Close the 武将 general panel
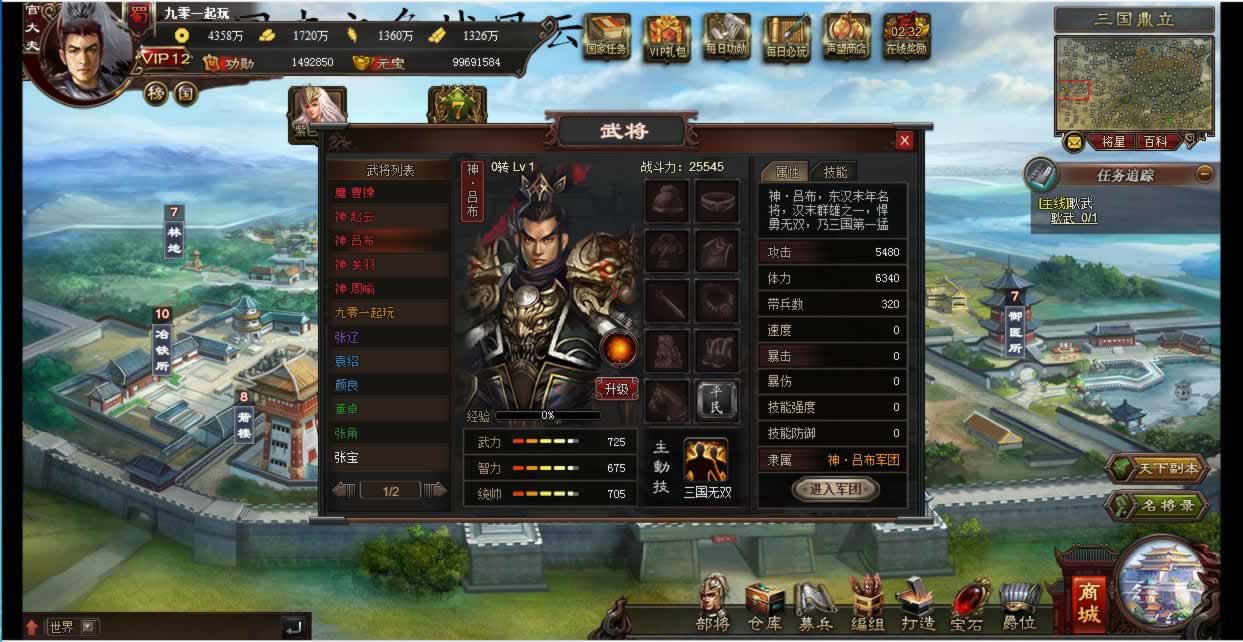The width and height of the screenshot is (1243, 642). coord(905,141)
